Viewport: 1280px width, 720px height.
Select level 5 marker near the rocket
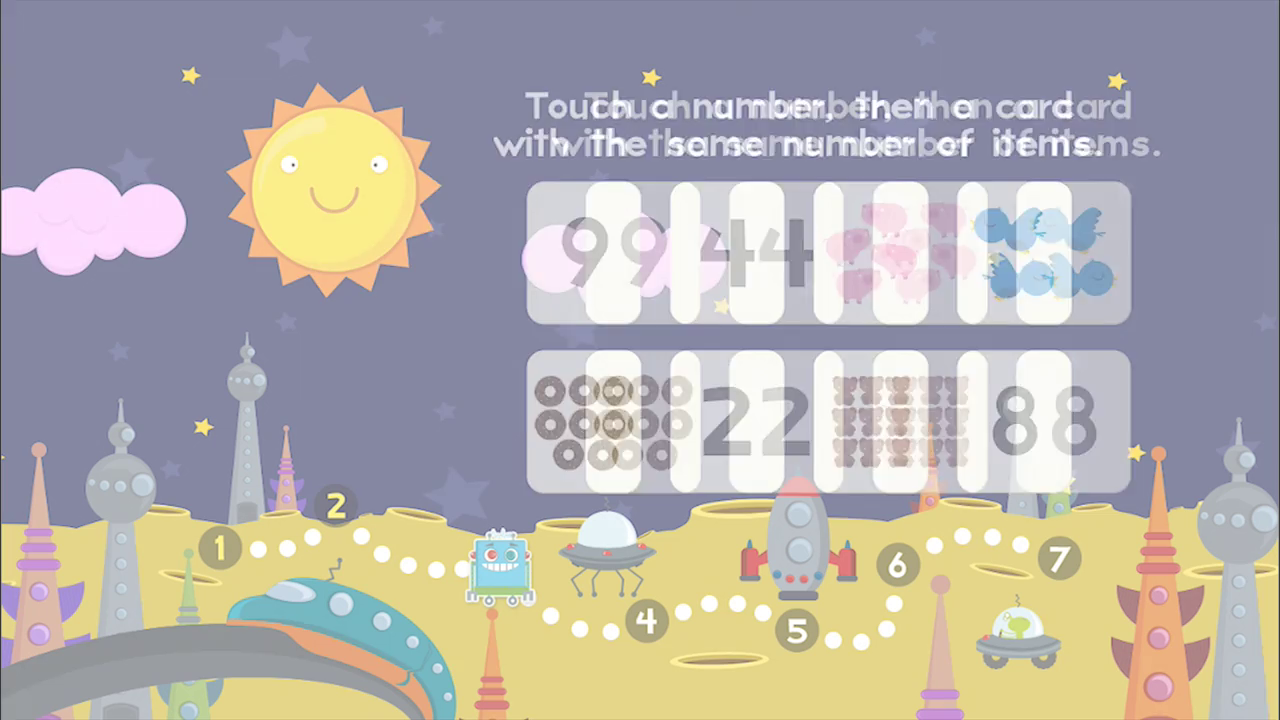(x=797, y=630)
